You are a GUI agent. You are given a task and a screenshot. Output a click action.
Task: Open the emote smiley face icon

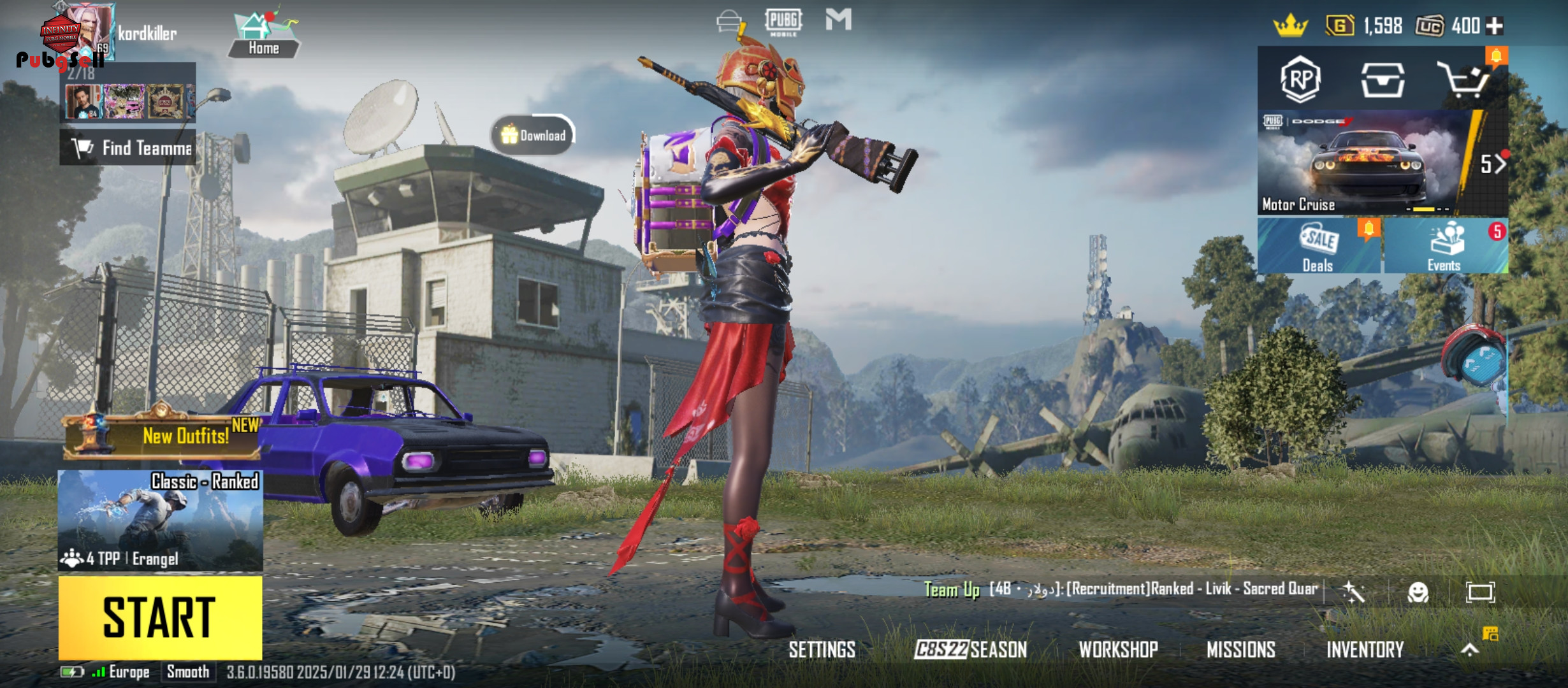coord(1418,592)
